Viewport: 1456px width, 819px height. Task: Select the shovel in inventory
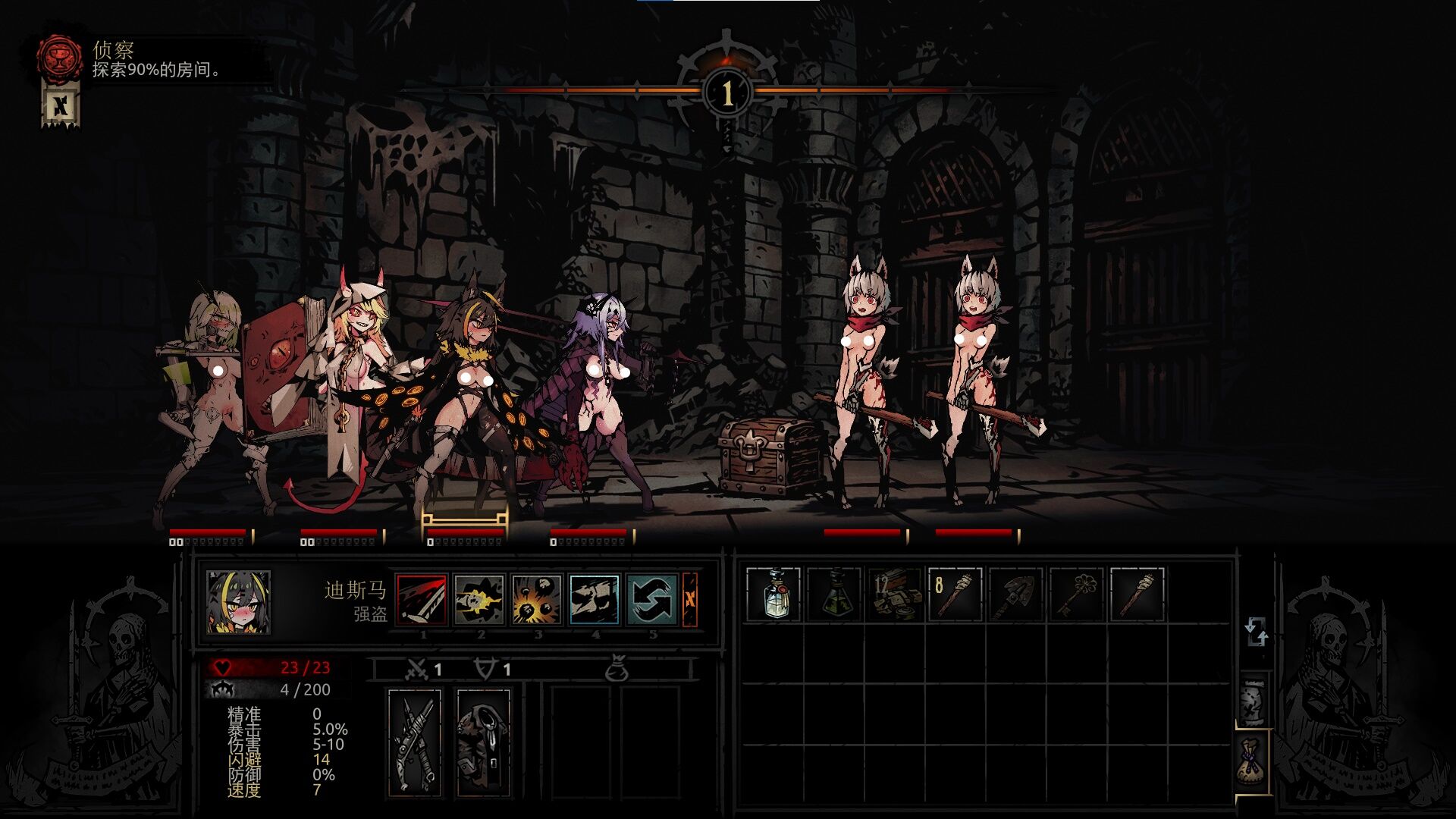click(x=1016, y=595)
